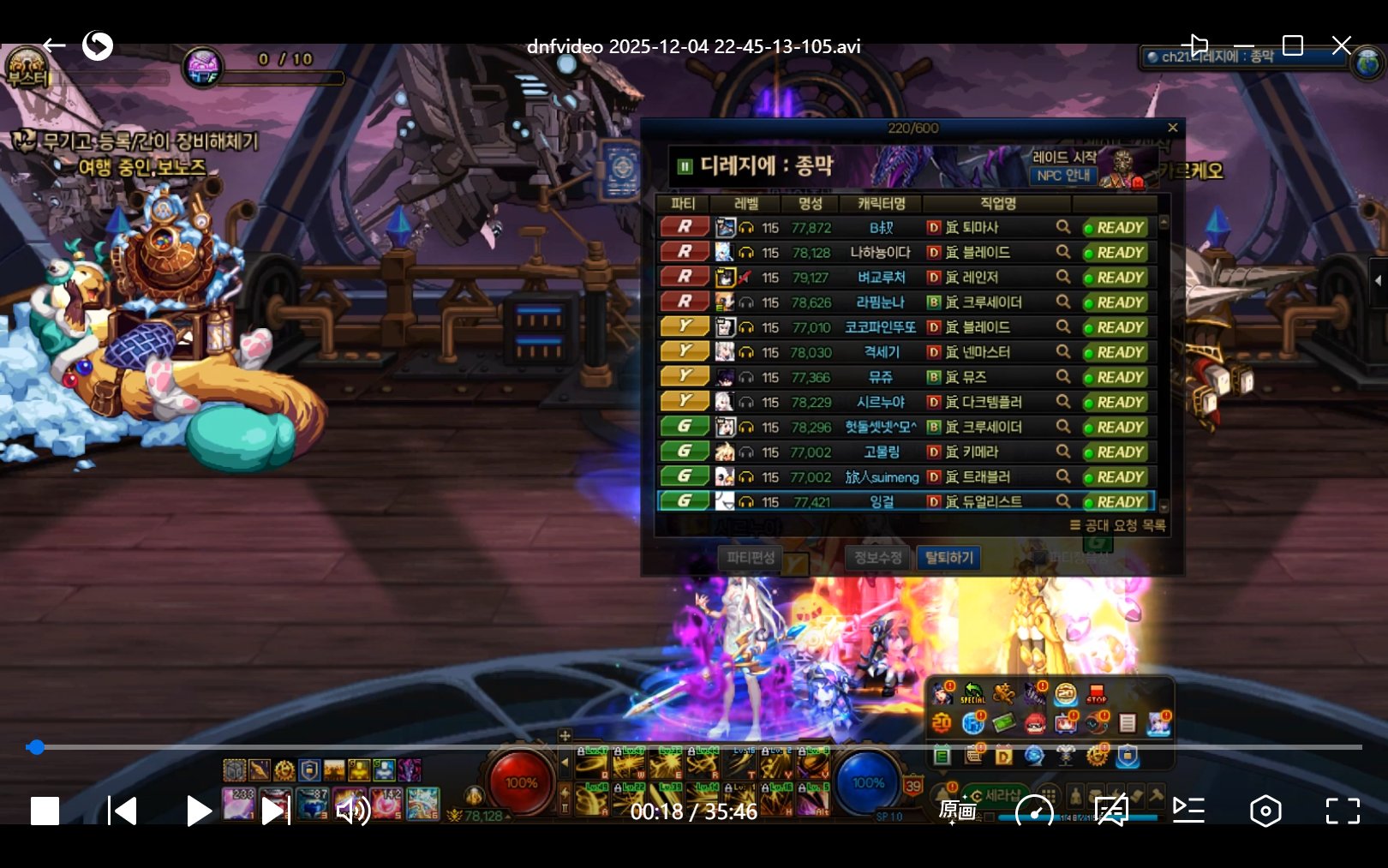1388x868 pixels.
Task: Click the 부스터 booster icon
Action: point(27,69)
